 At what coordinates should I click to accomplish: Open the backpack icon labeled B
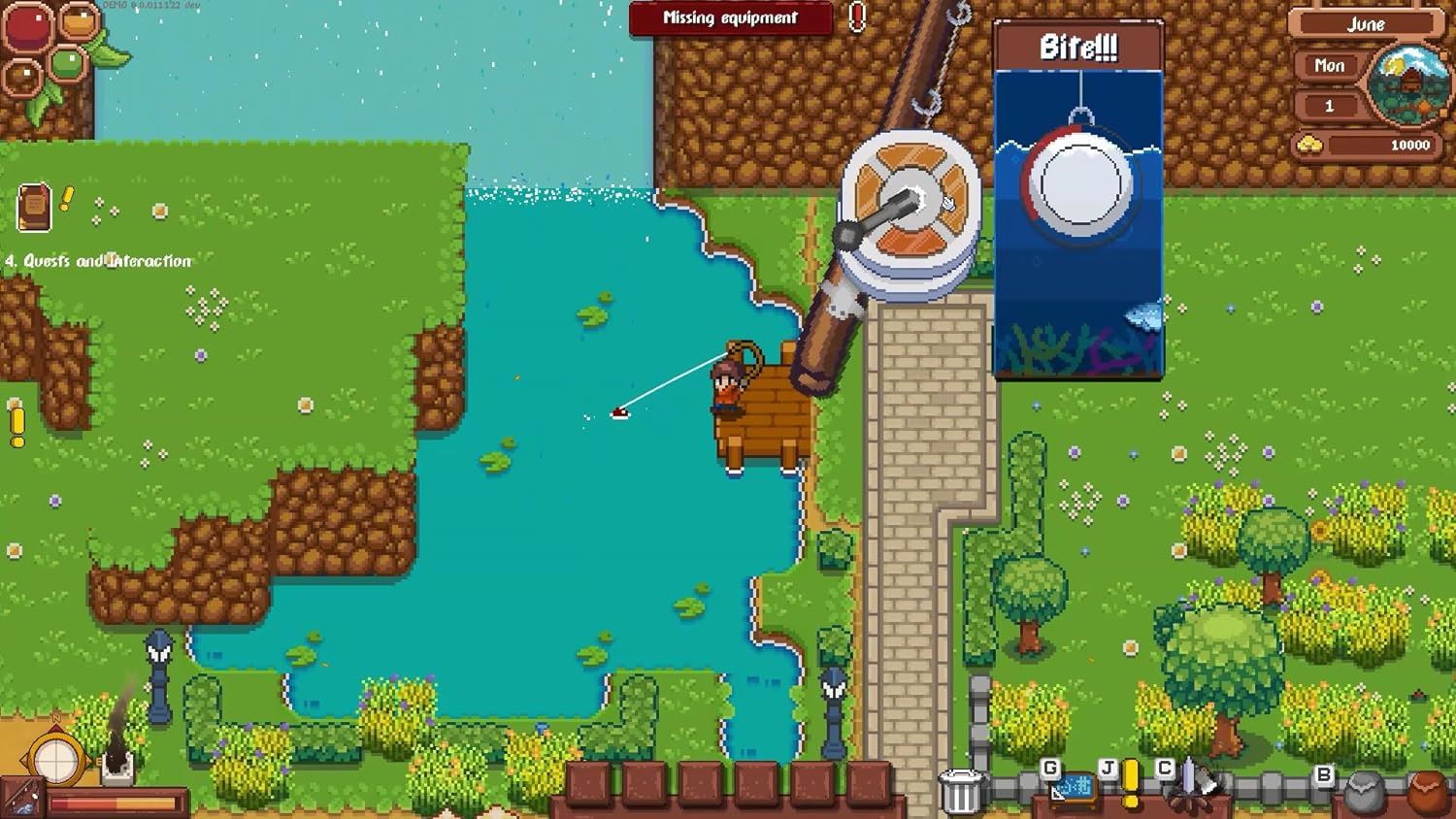(1325, 773)
